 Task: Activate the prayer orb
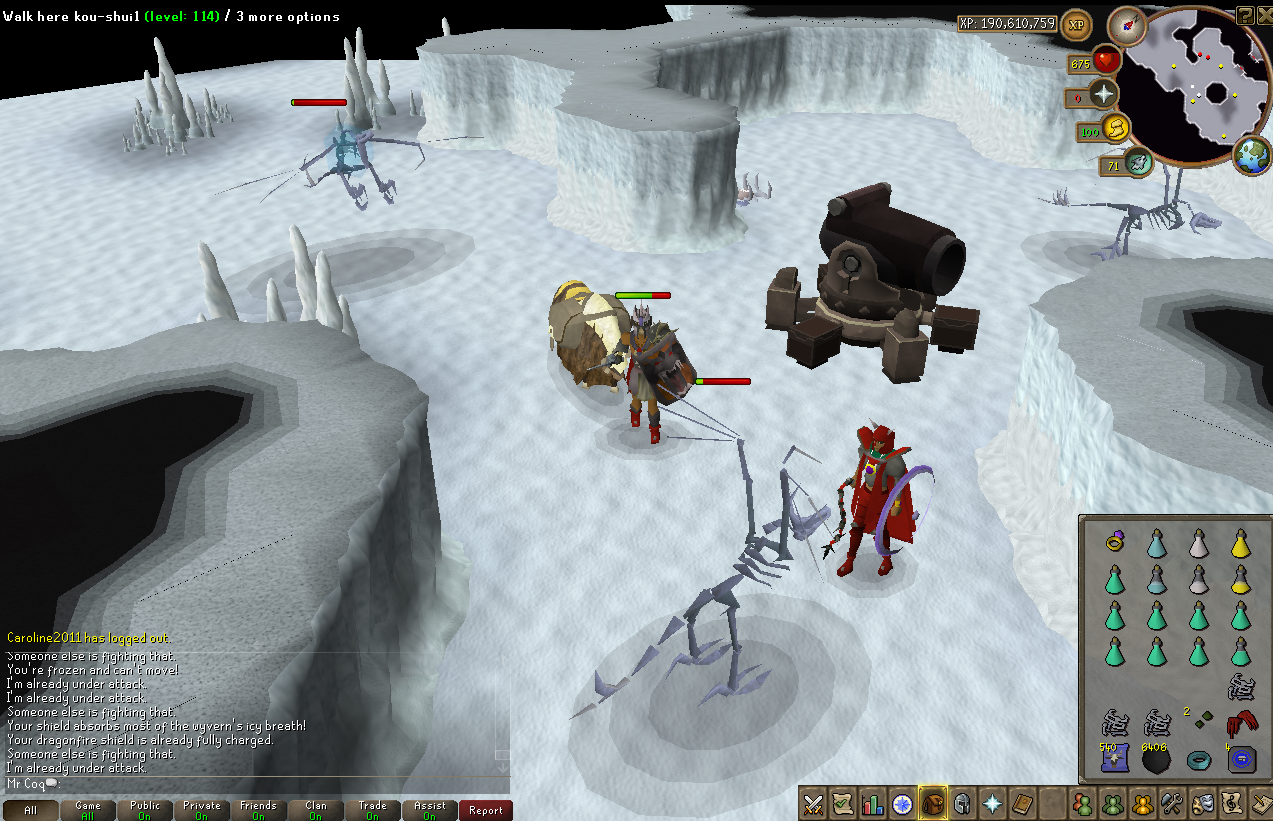click(1104, 95)
